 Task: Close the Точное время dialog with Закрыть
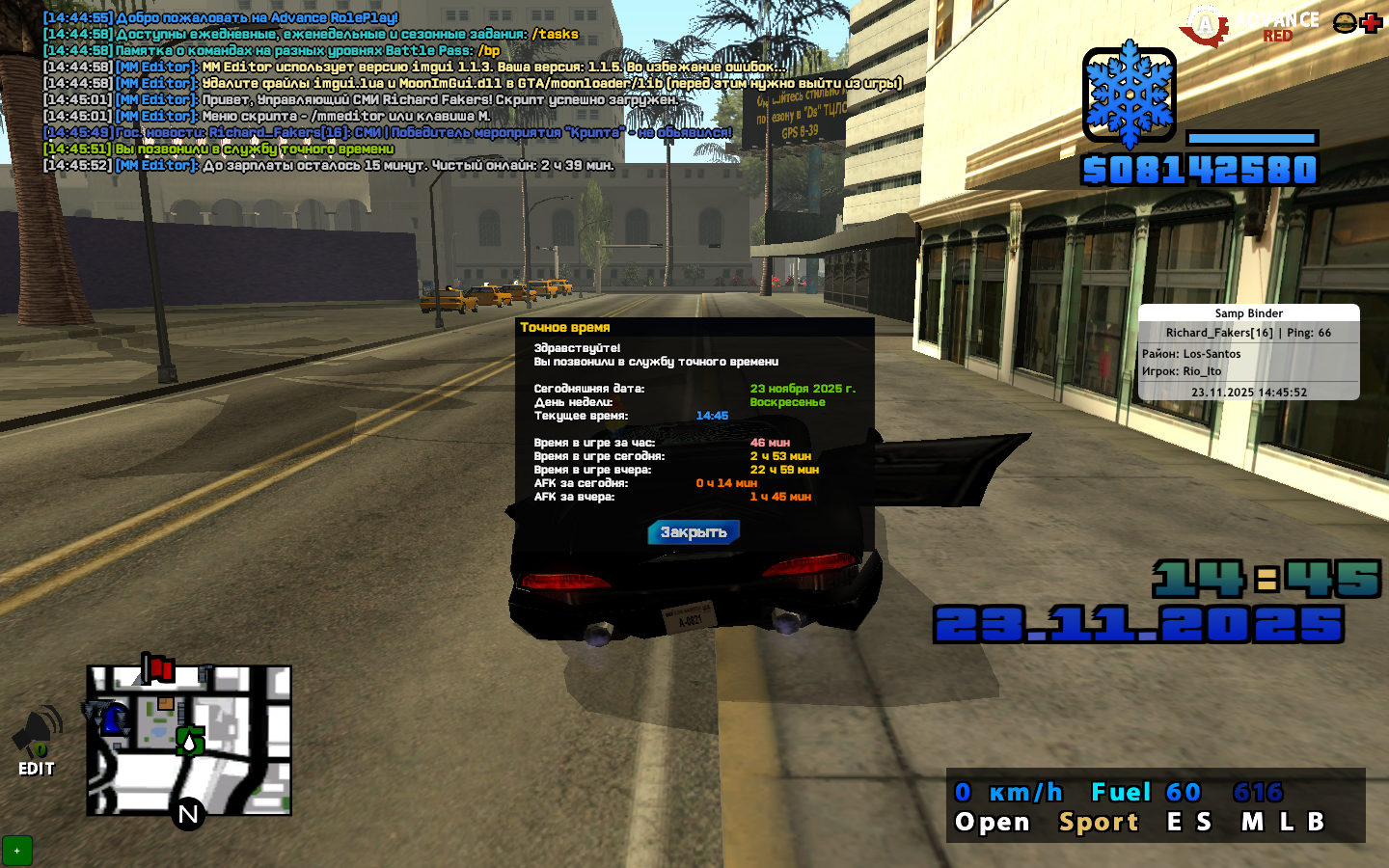(694, 532)
